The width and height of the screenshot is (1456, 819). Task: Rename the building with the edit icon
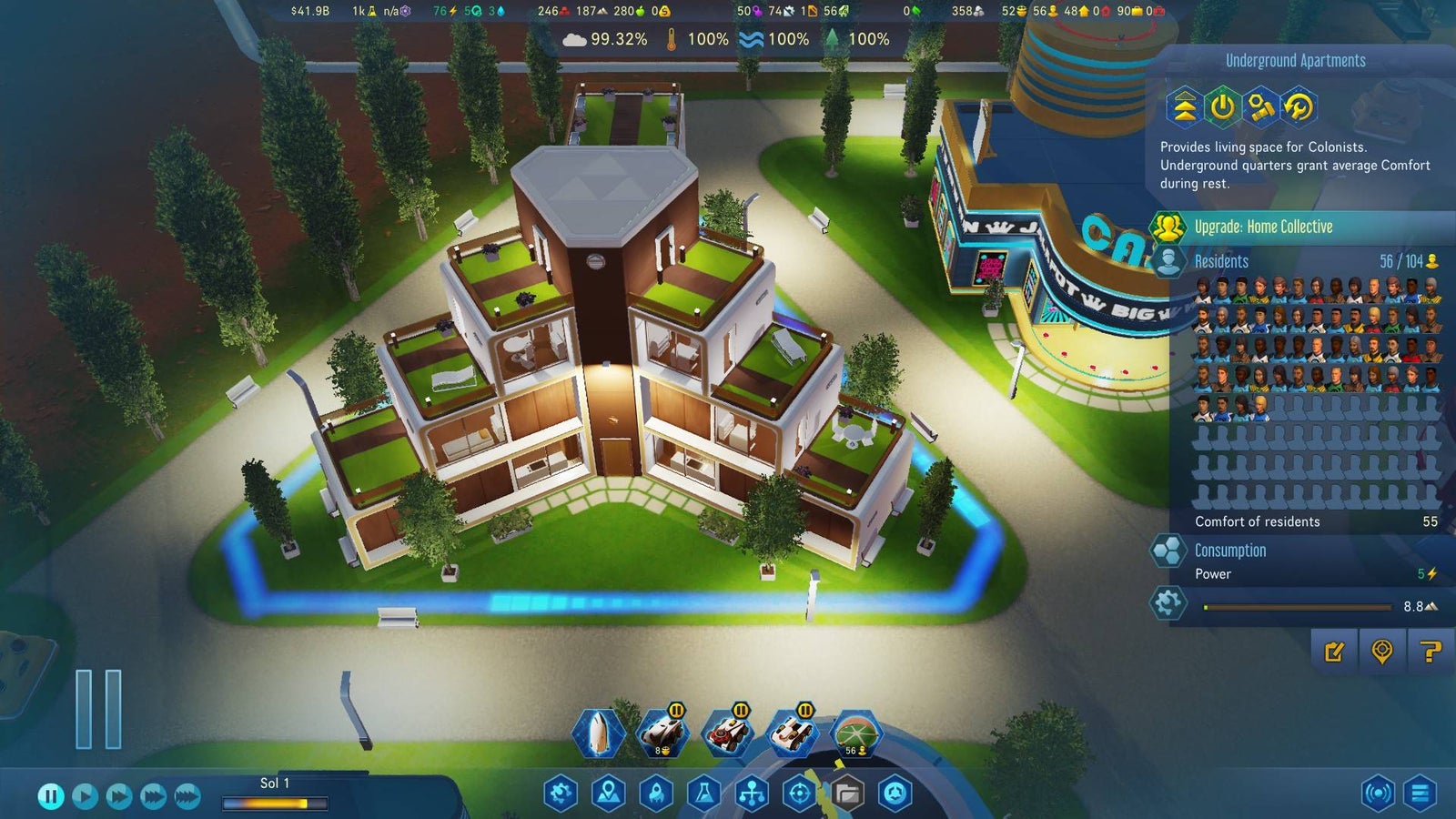(1334, 652)
